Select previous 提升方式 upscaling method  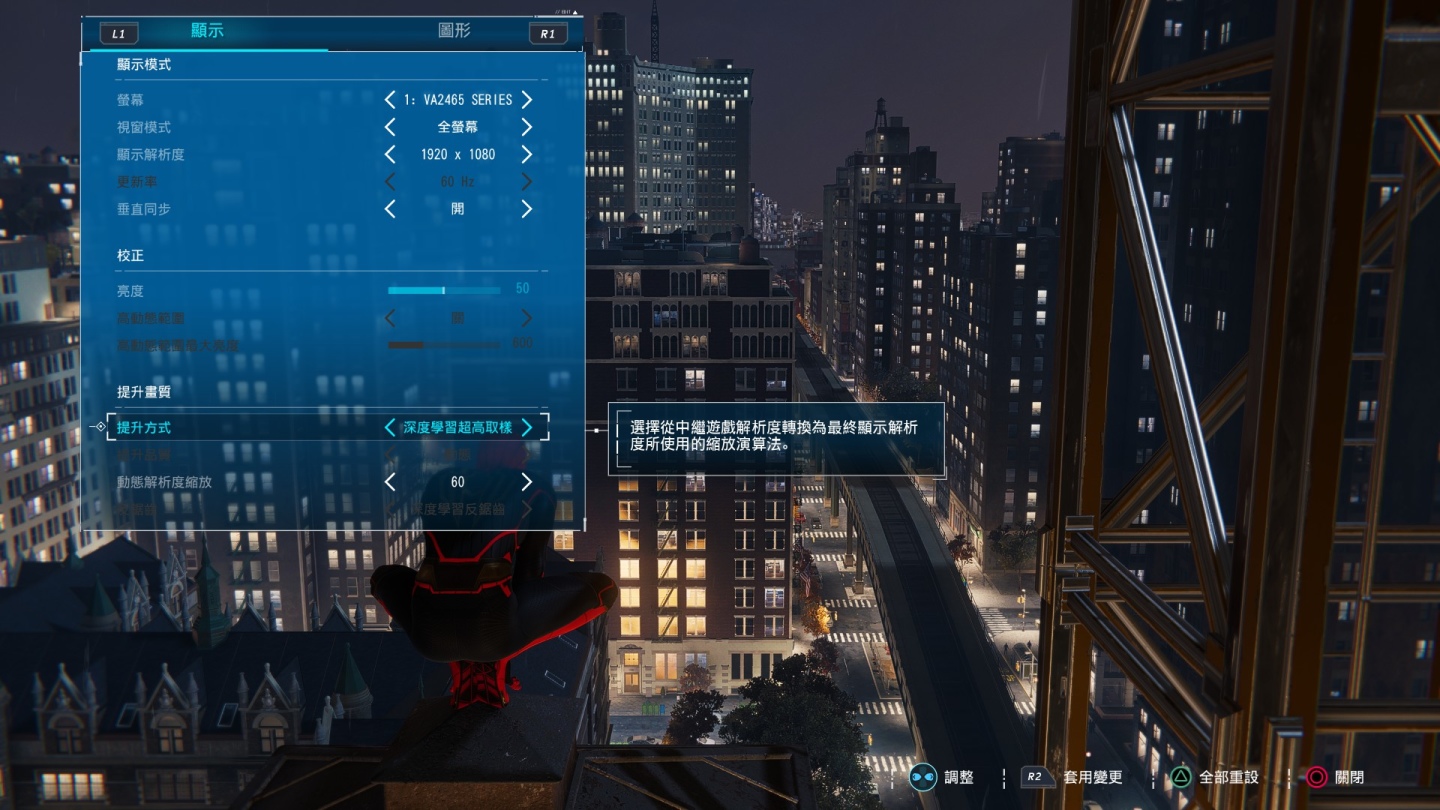point(390,428)
